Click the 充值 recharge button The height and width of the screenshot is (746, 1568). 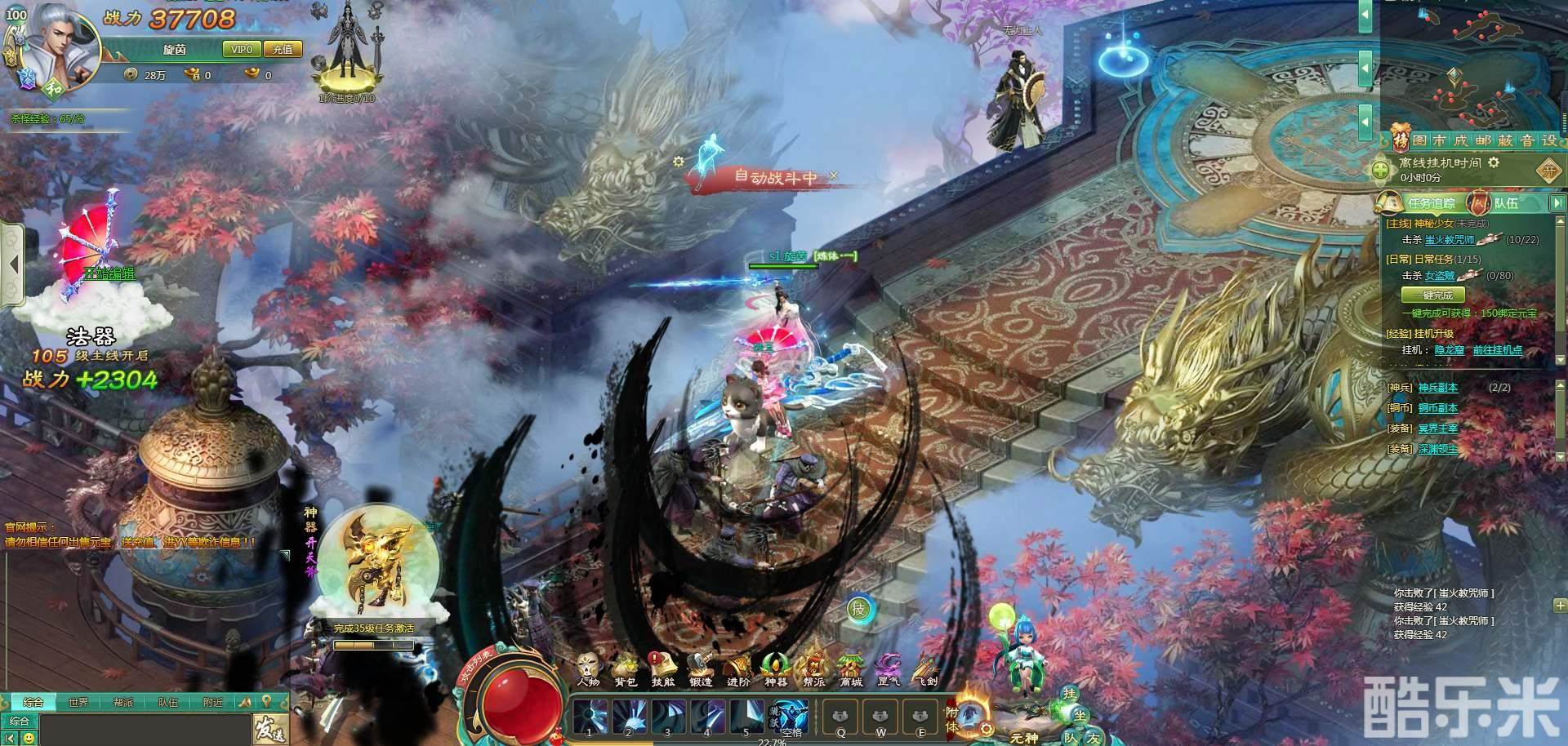point(283,50)
